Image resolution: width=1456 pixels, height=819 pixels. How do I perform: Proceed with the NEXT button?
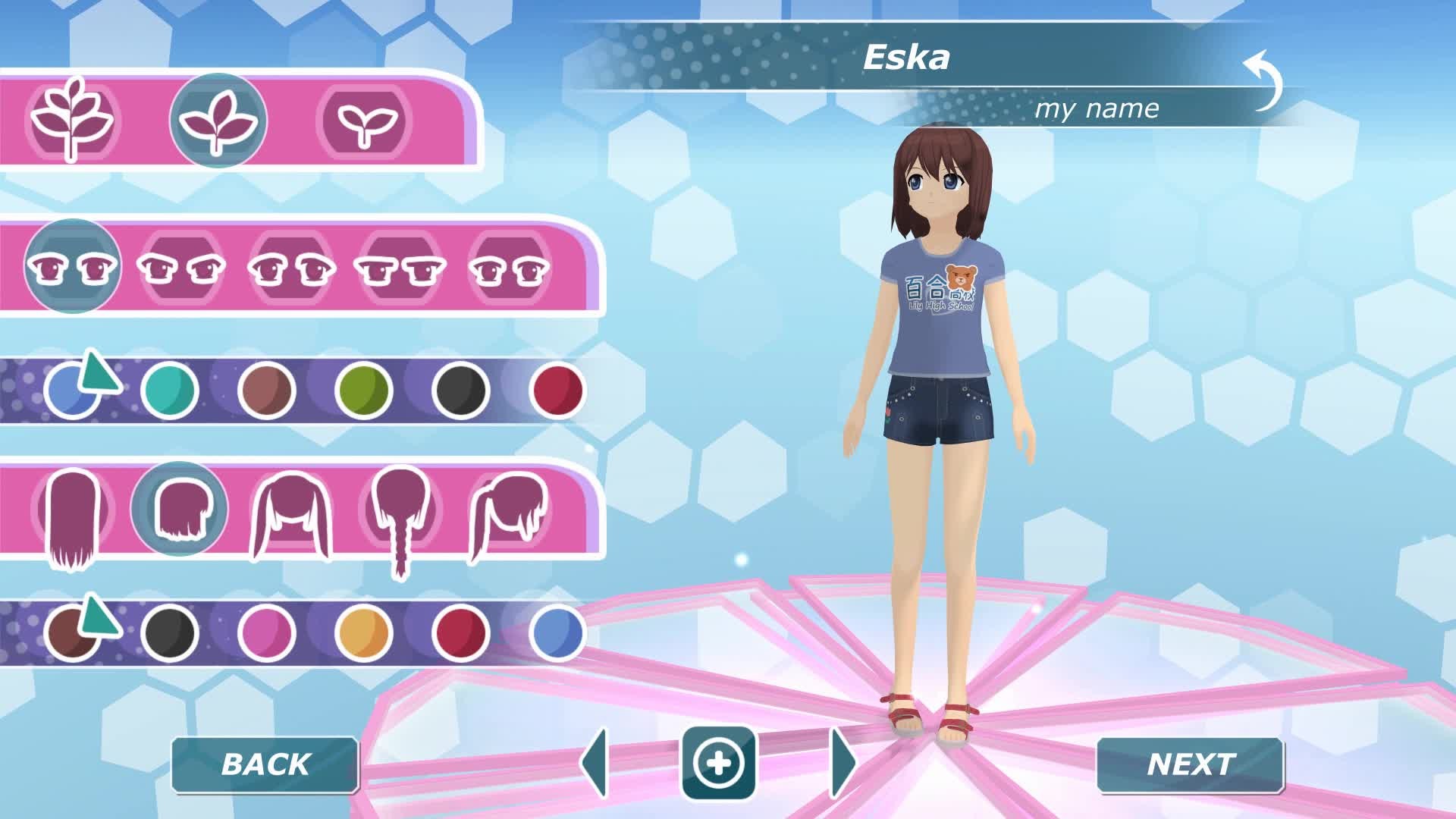tap(1190, 764)
